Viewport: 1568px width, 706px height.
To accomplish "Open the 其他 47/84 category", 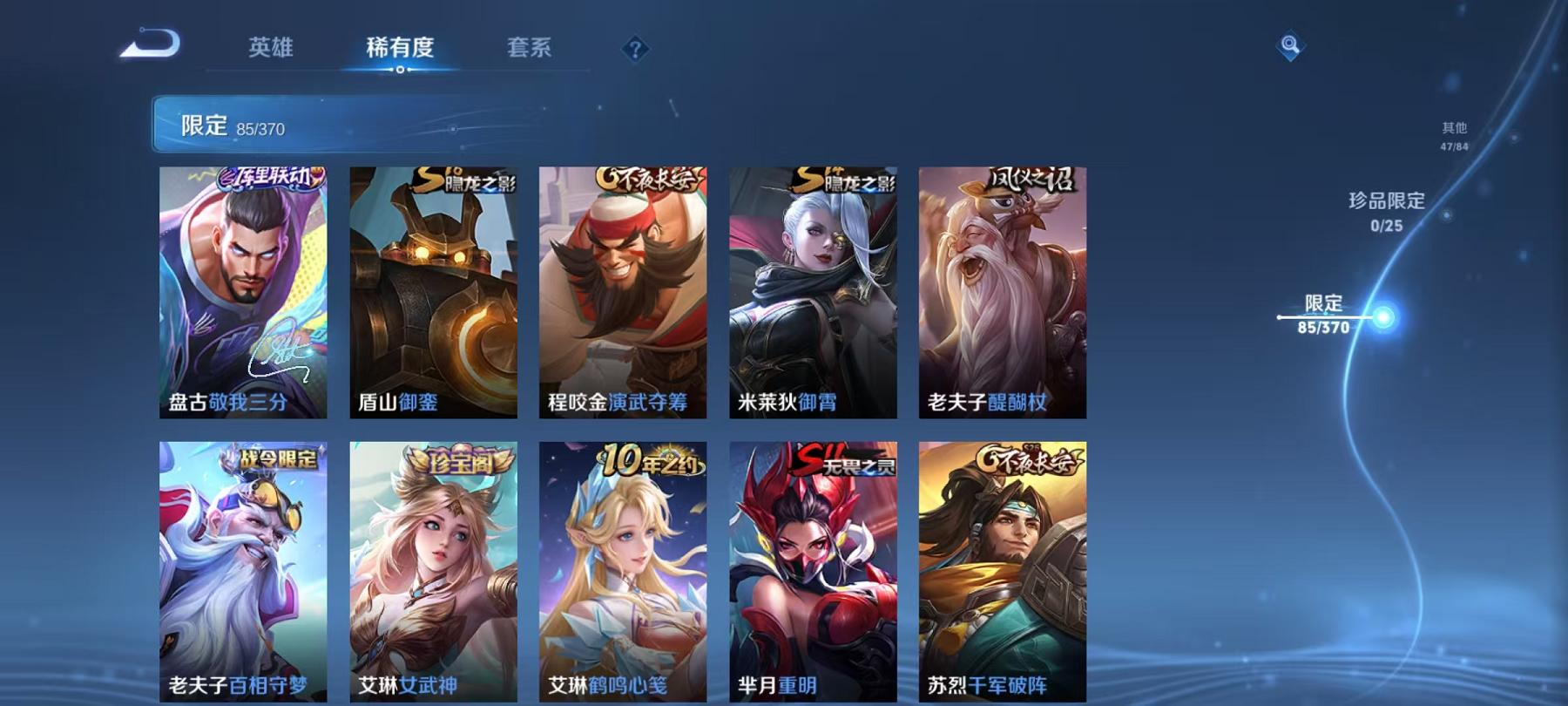I will [1453, 135].
